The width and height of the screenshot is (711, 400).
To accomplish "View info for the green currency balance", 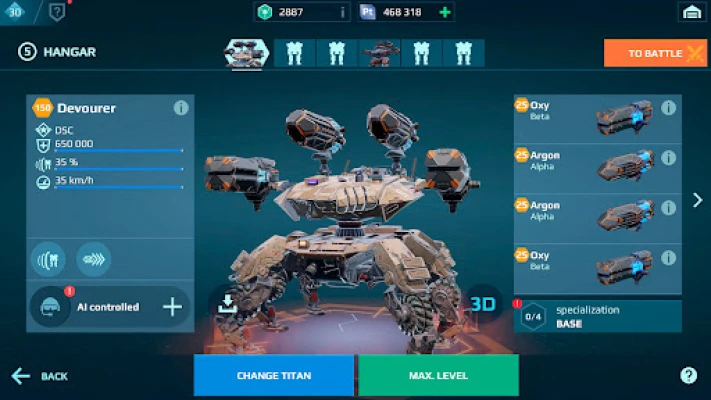I will [x=342, y=12].
